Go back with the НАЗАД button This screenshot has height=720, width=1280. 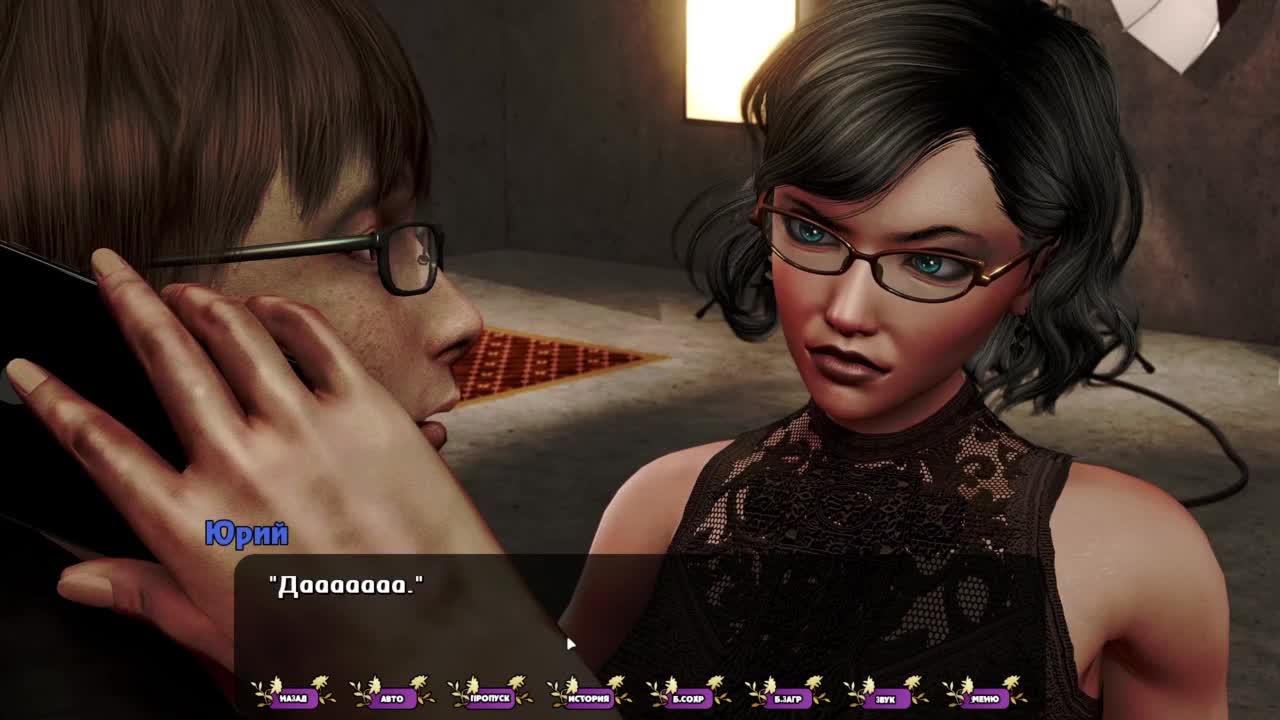click(293, 698)
